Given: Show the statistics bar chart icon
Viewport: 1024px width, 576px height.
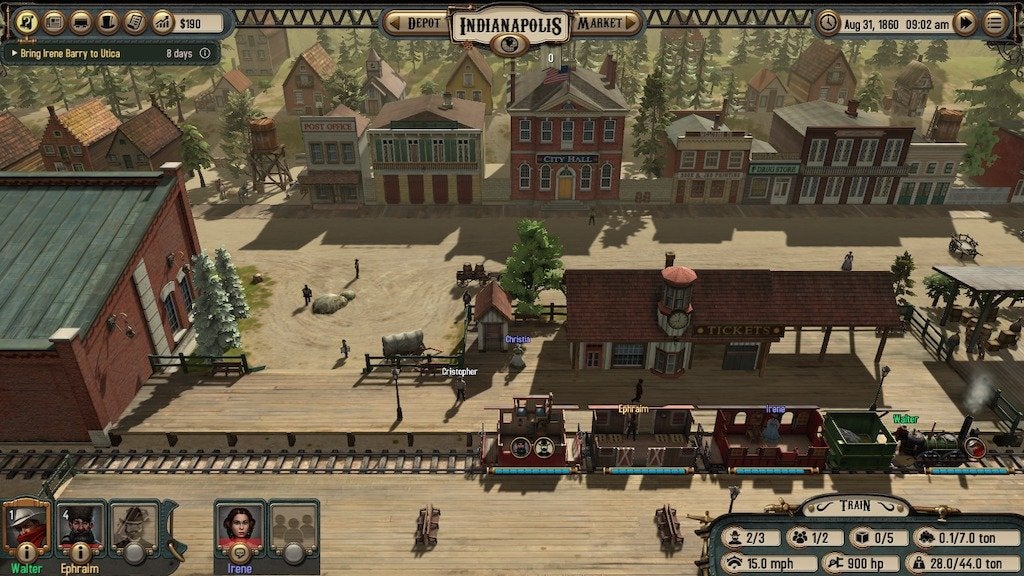Looking at the screenshot, I should (162, 21).
